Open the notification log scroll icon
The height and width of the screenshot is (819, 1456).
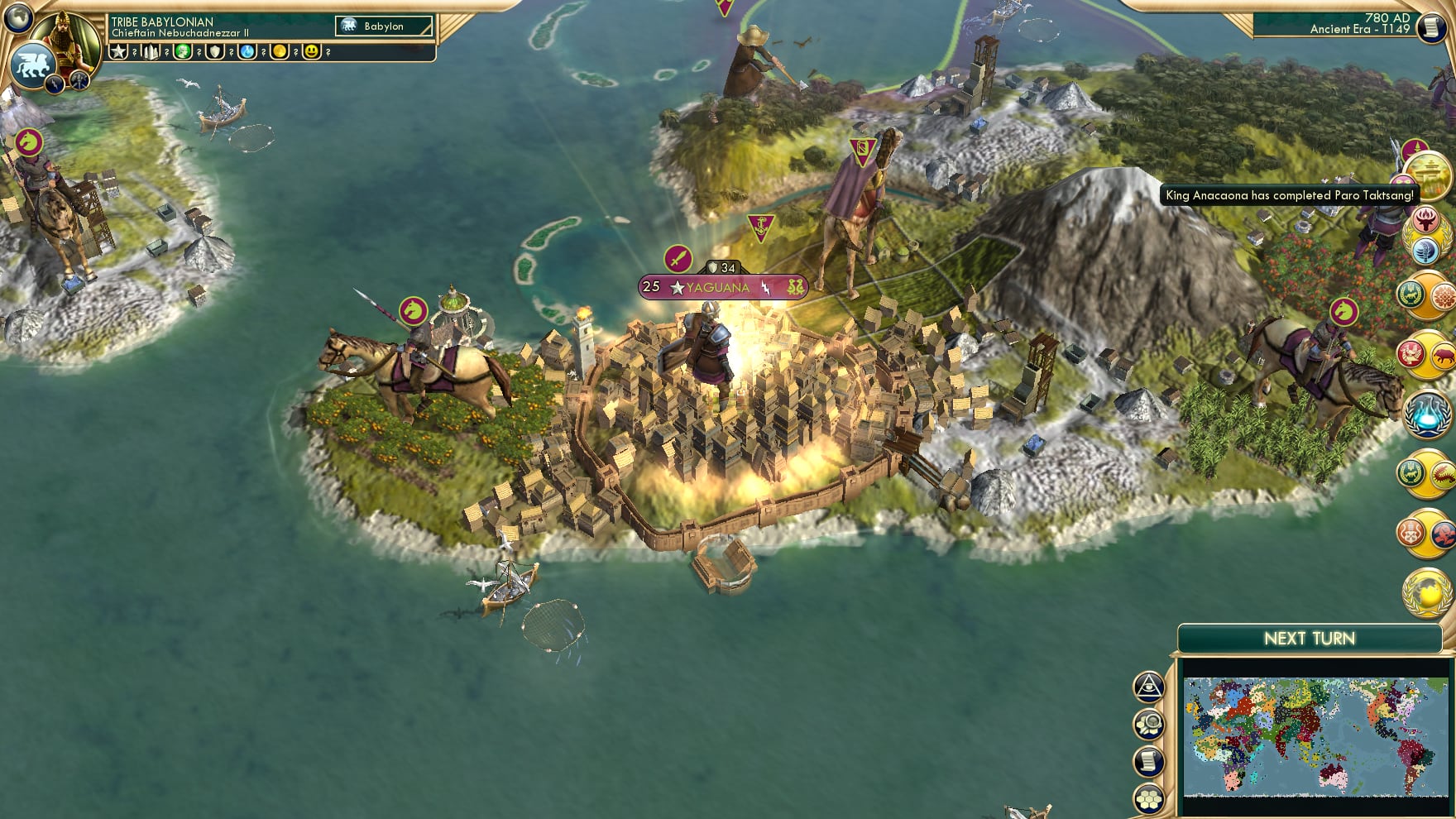coord(1149,761)
